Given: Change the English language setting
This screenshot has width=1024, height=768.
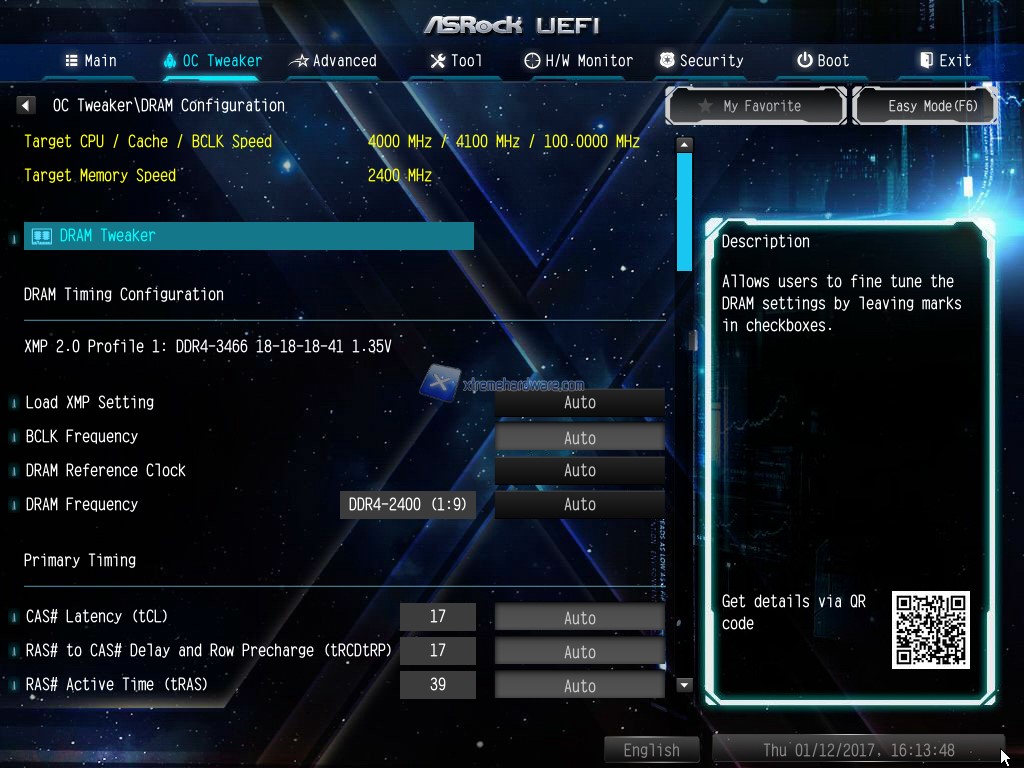Looking at the screenshot, I should click(x=651, y=750).
